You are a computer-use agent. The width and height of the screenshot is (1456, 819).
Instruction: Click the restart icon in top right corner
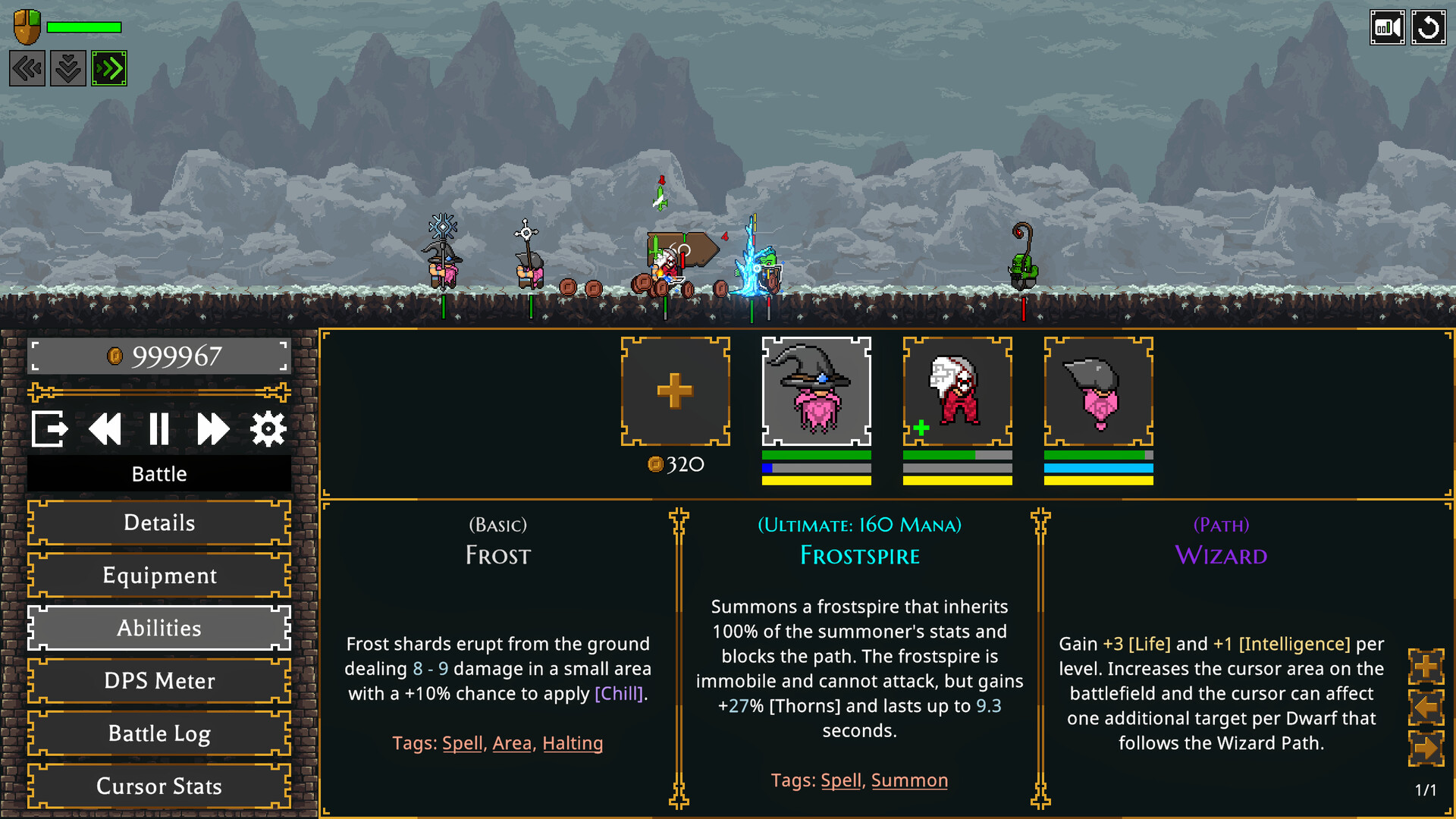1429,27
